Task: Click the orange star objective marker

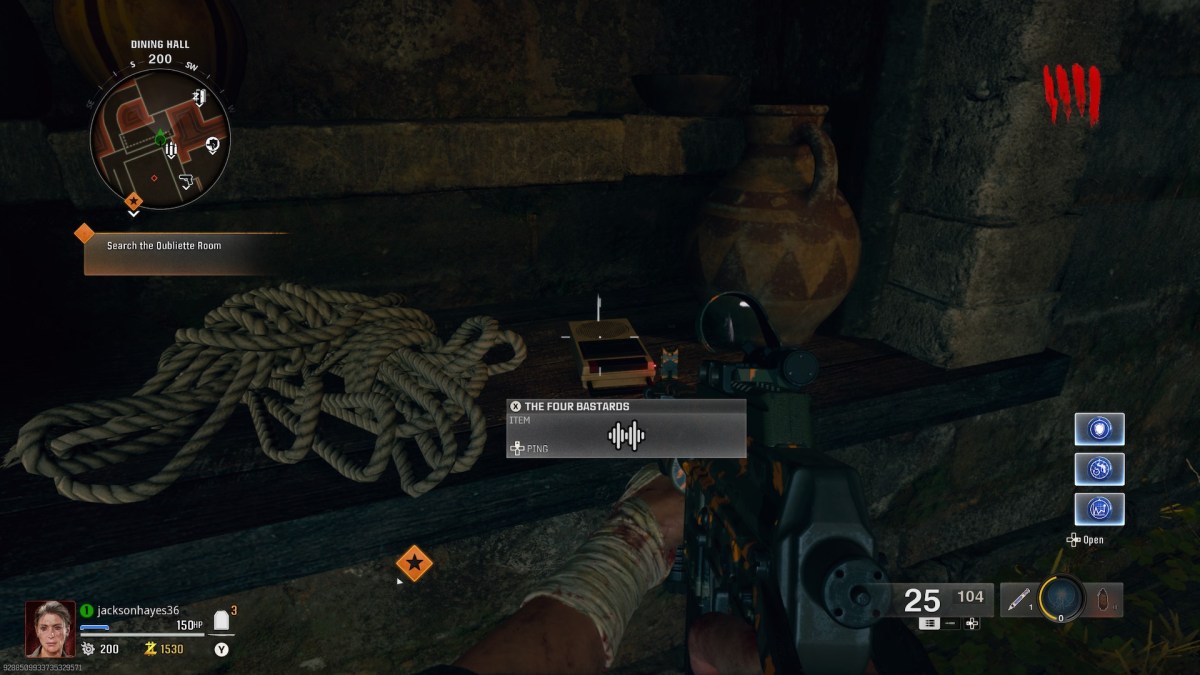Action: coord(414,563)
